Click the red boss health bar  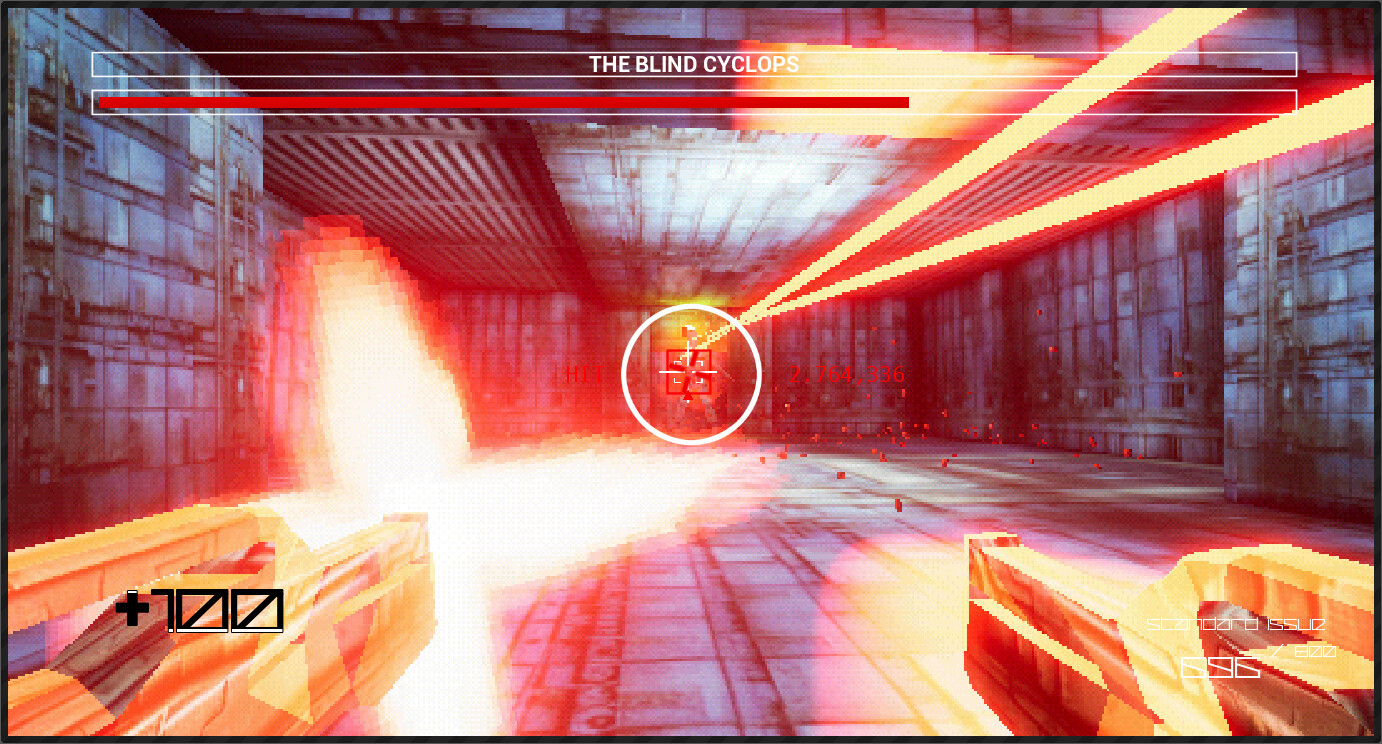[x=500, y=101]
